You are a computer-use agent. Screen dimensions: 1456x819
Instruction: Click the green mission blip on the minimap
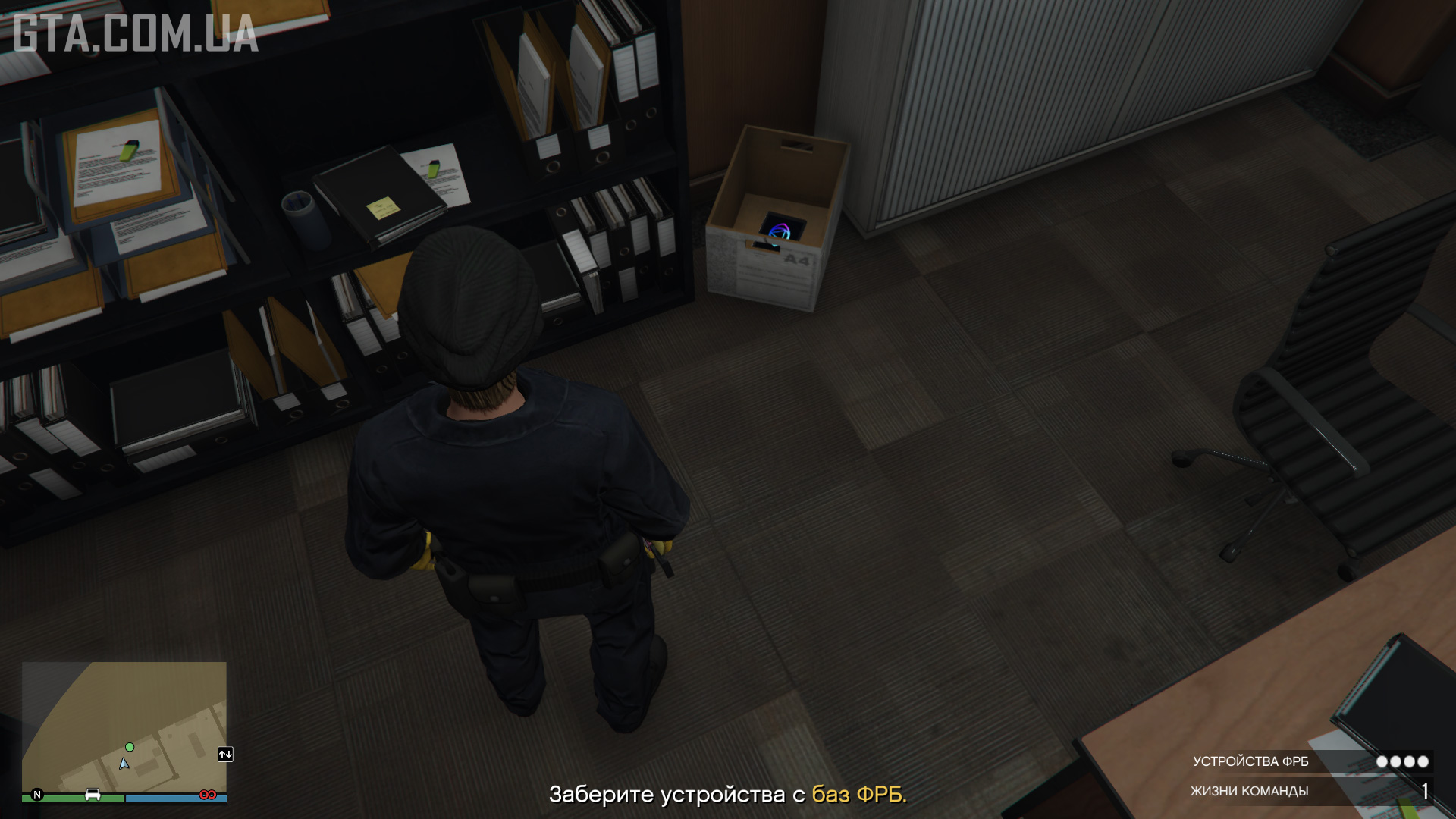pyautogui.click(x=130, y=747)
